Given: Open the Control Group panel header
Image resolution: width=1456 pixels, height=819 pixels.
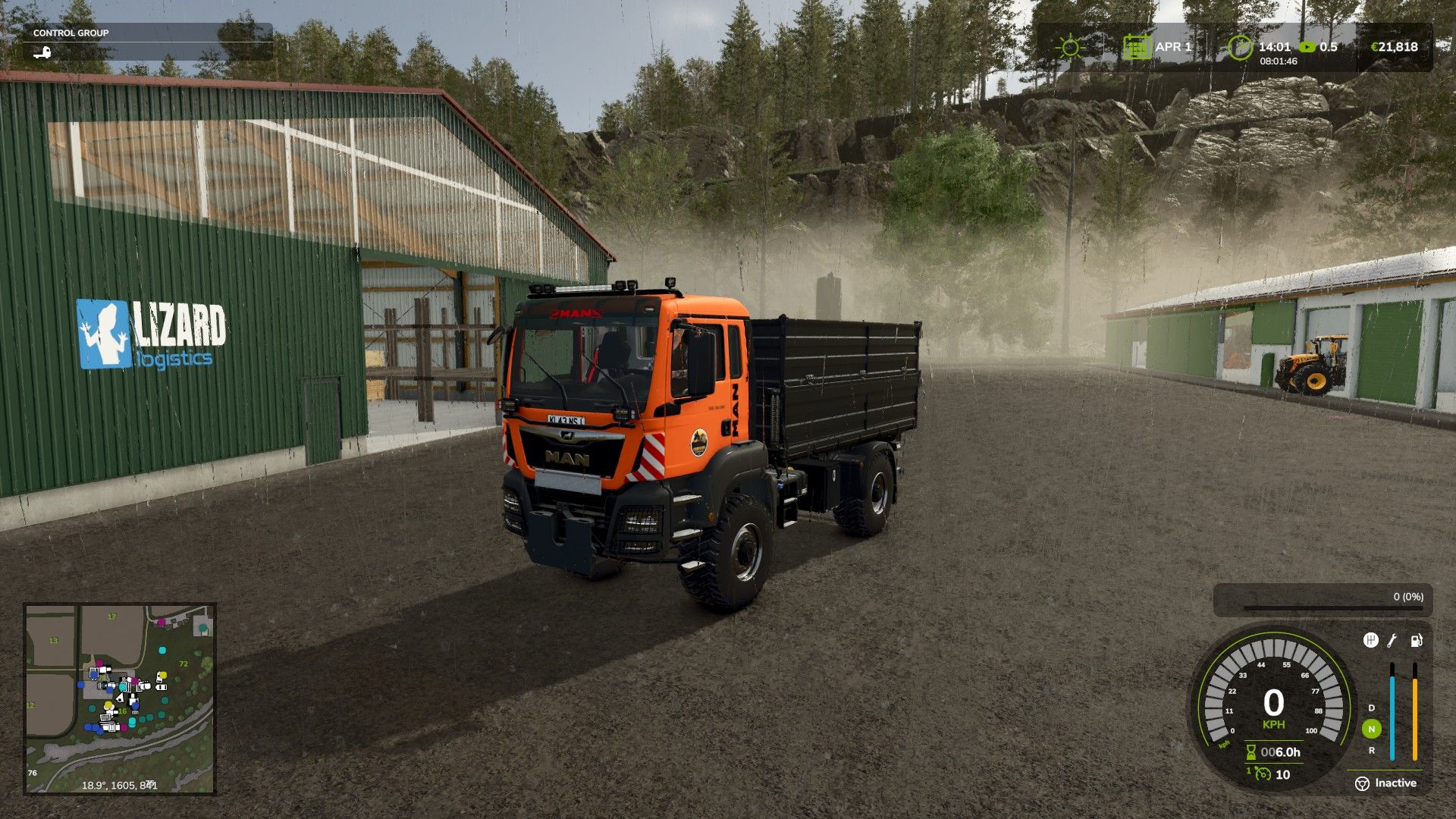Looking at the screenshot, I should click(x=72, y=33).
